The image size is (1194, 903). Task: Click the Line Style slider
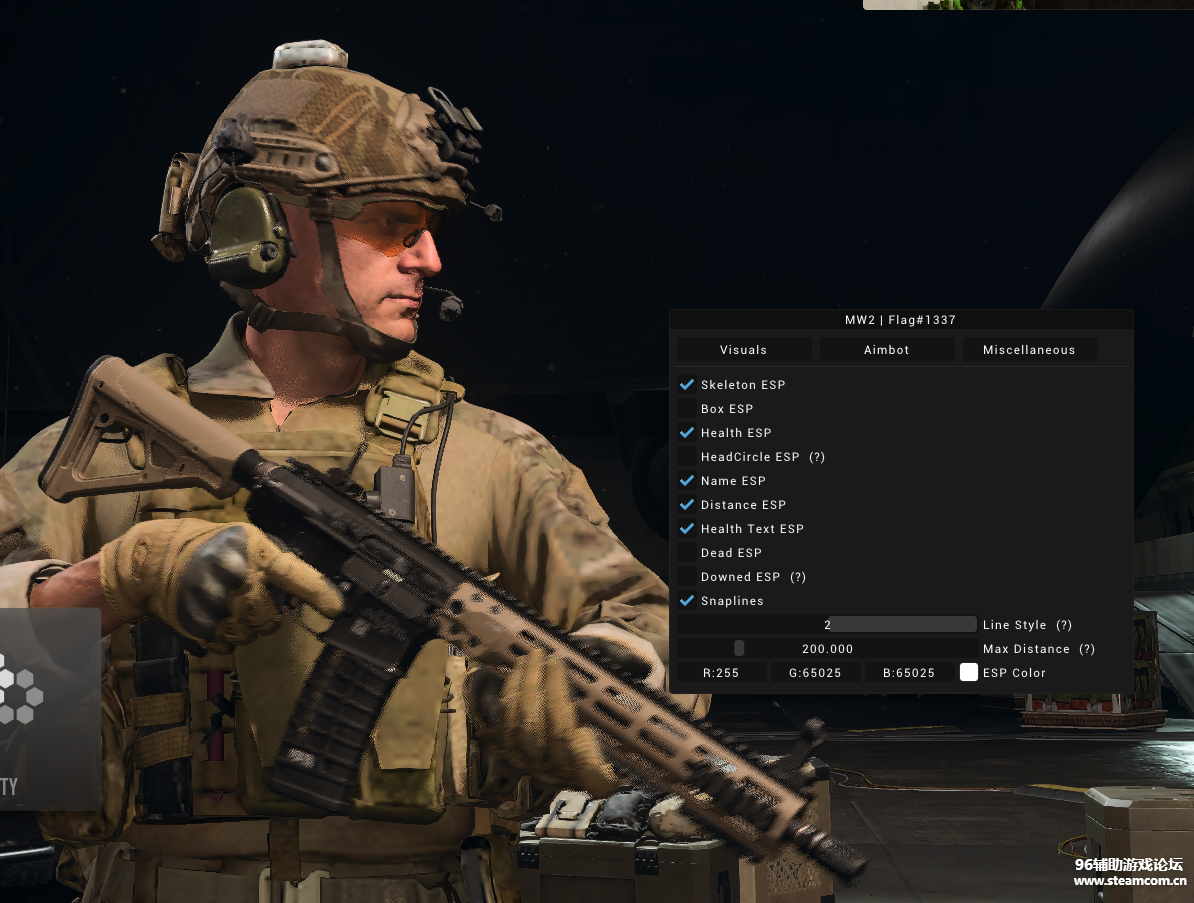827,625
